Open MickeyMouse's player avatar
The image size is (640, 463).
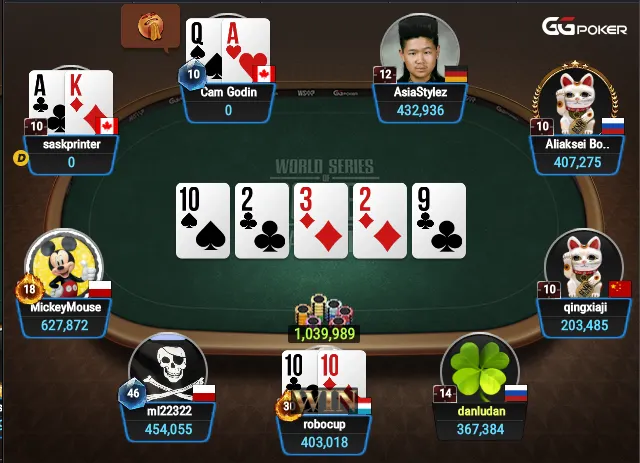(65, 264)
